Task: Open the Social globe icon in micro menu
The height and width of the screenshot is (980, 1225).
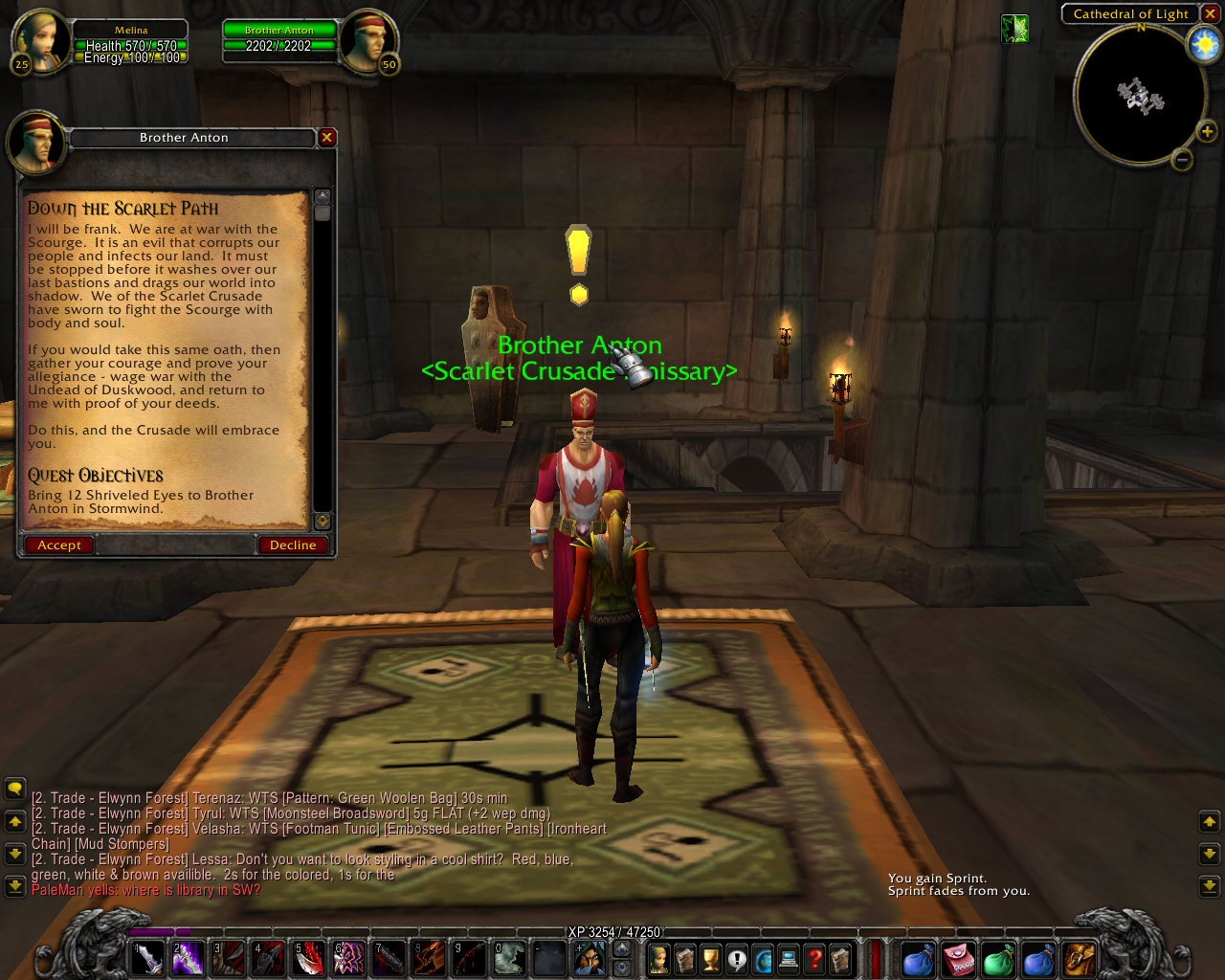Action: [x=763, y=960]
